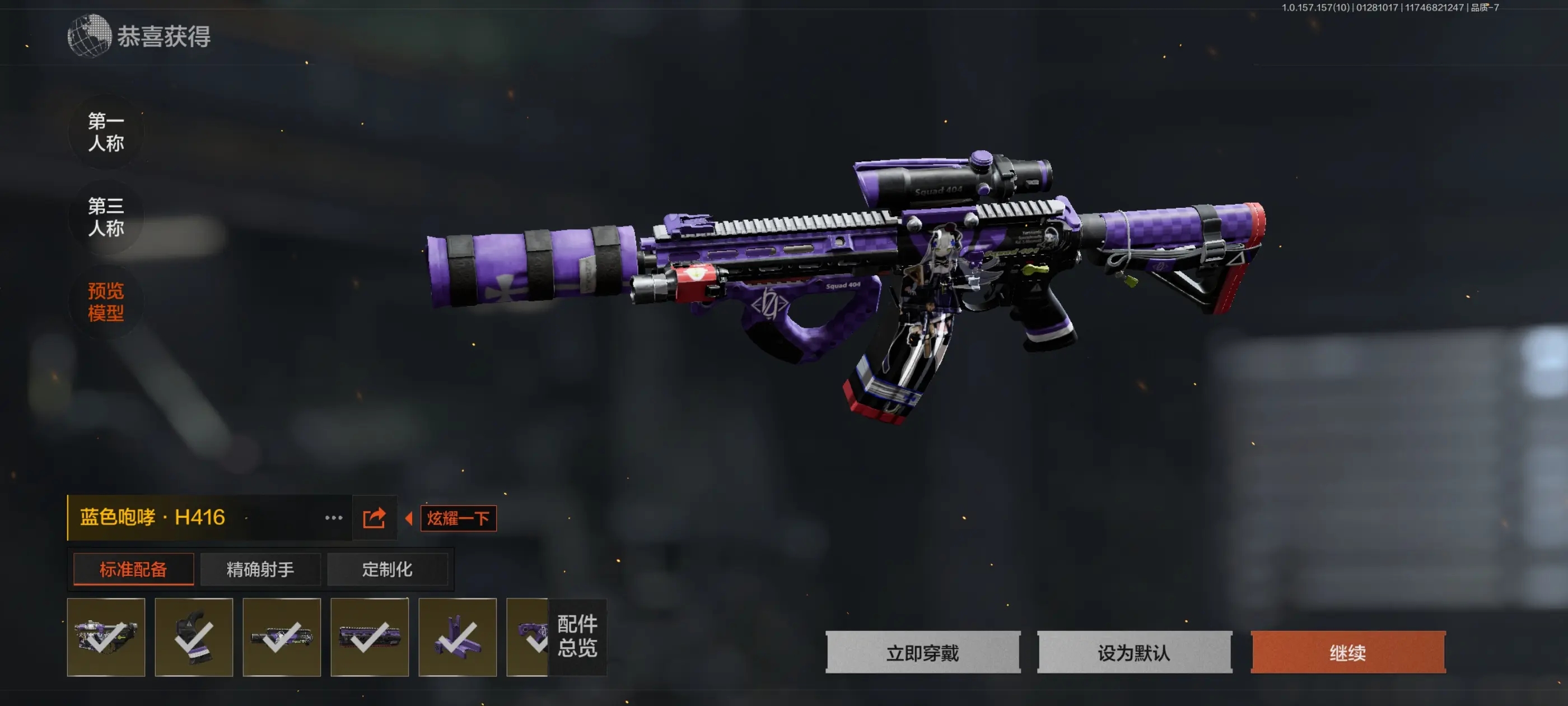Continue with the orange 继续 button
This screenshot has height=706, width=1568.
(x=1348, y=652)
